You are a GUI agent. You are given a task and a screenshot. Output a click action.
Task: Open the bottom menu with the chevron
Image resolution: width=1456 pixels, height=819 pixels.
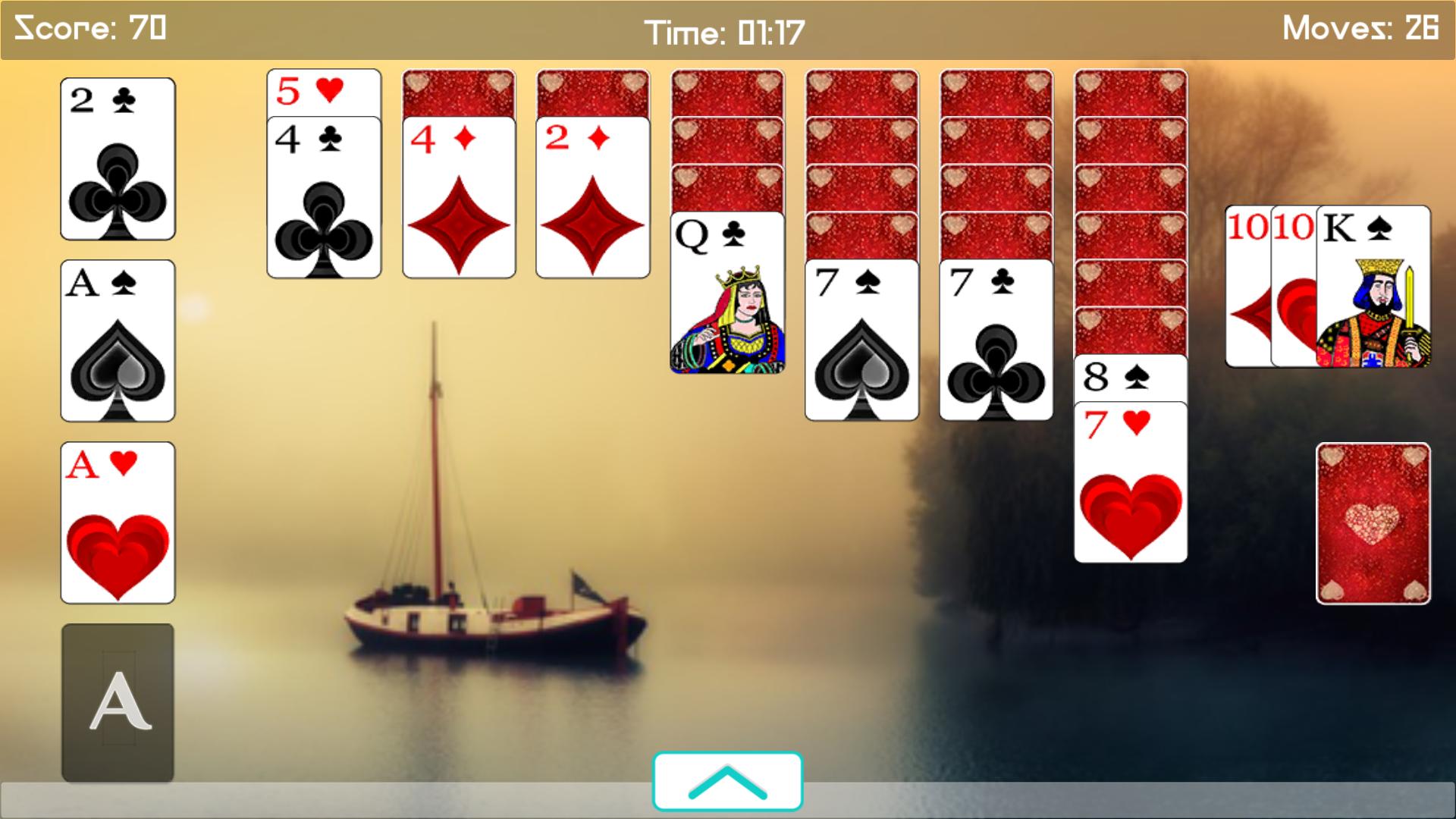727,781
